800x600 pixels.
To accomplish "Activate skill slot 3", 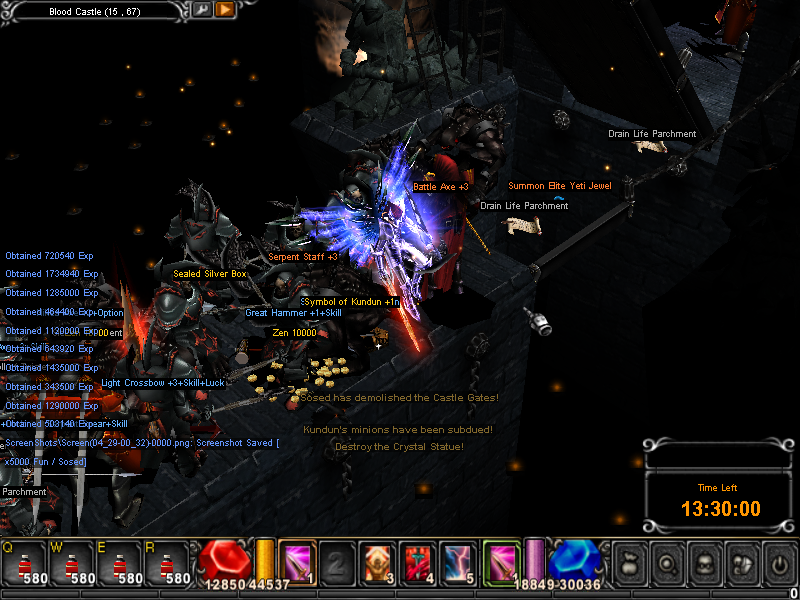I will click(378, 561).
